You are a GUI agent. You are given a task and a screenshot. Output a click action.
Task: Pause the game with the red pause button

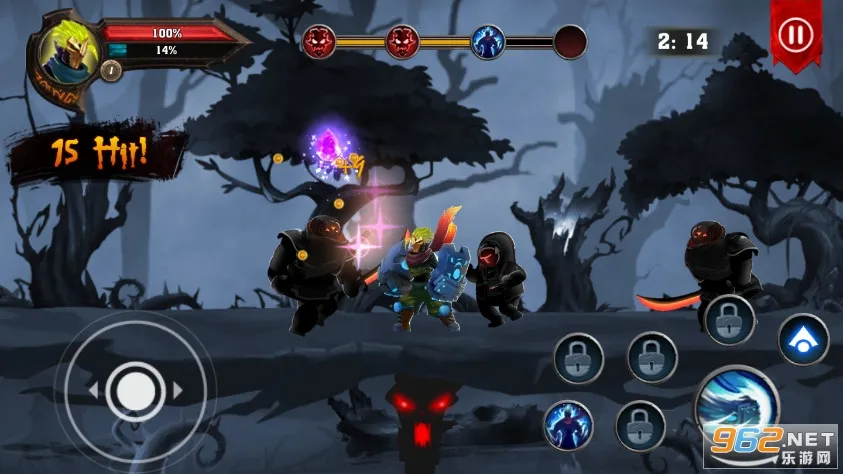[795, 35]
